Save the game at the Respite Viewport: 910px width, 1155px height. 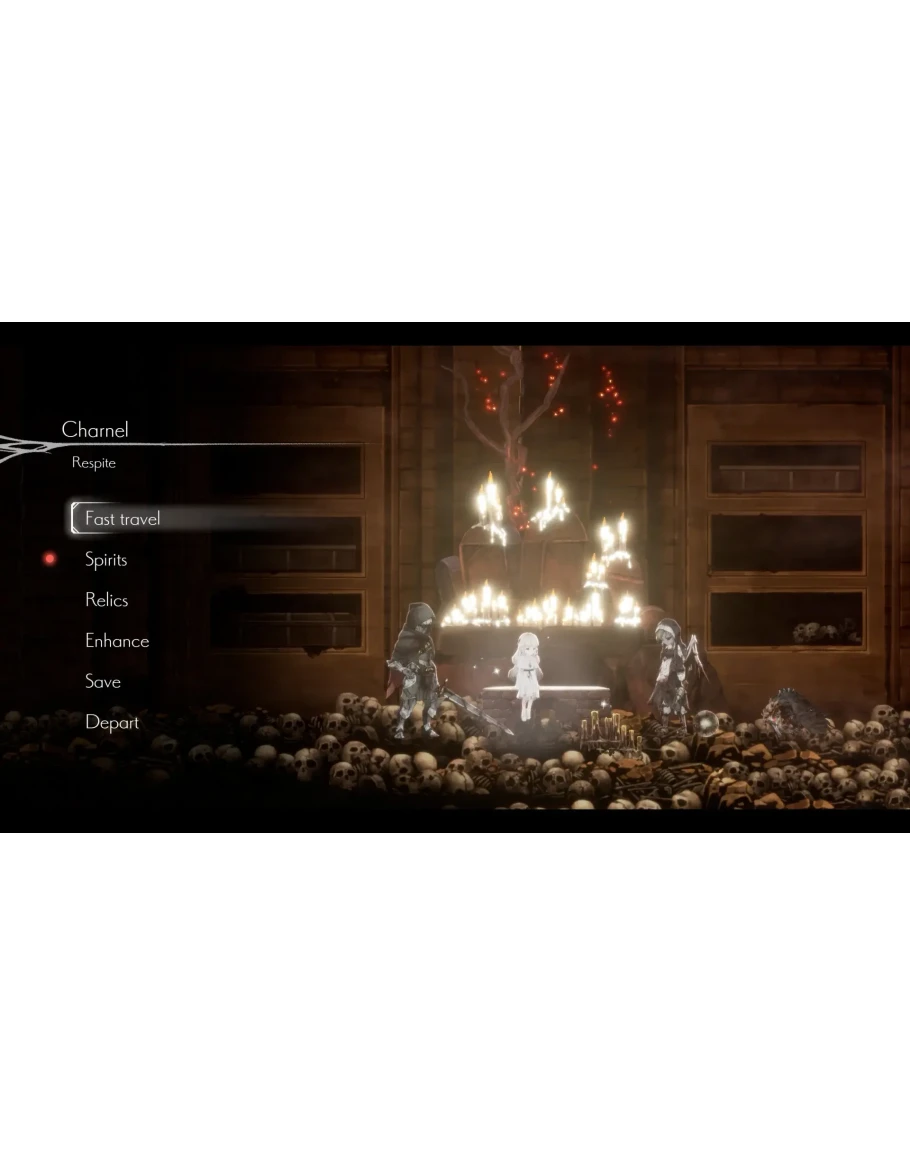(x=102, y=682)
